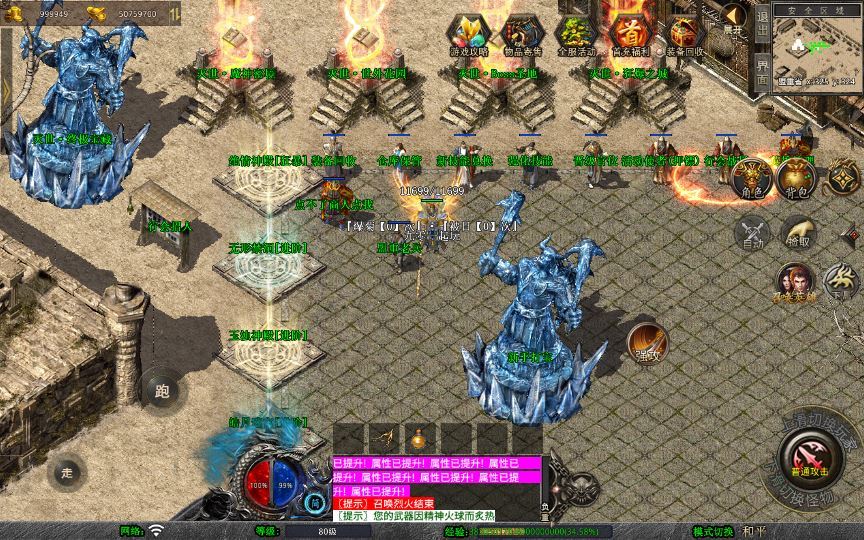Screen dimensions: 864x540
Task: Open the 物品寄售 item consignment icon
Action: [x=522, y=33]
